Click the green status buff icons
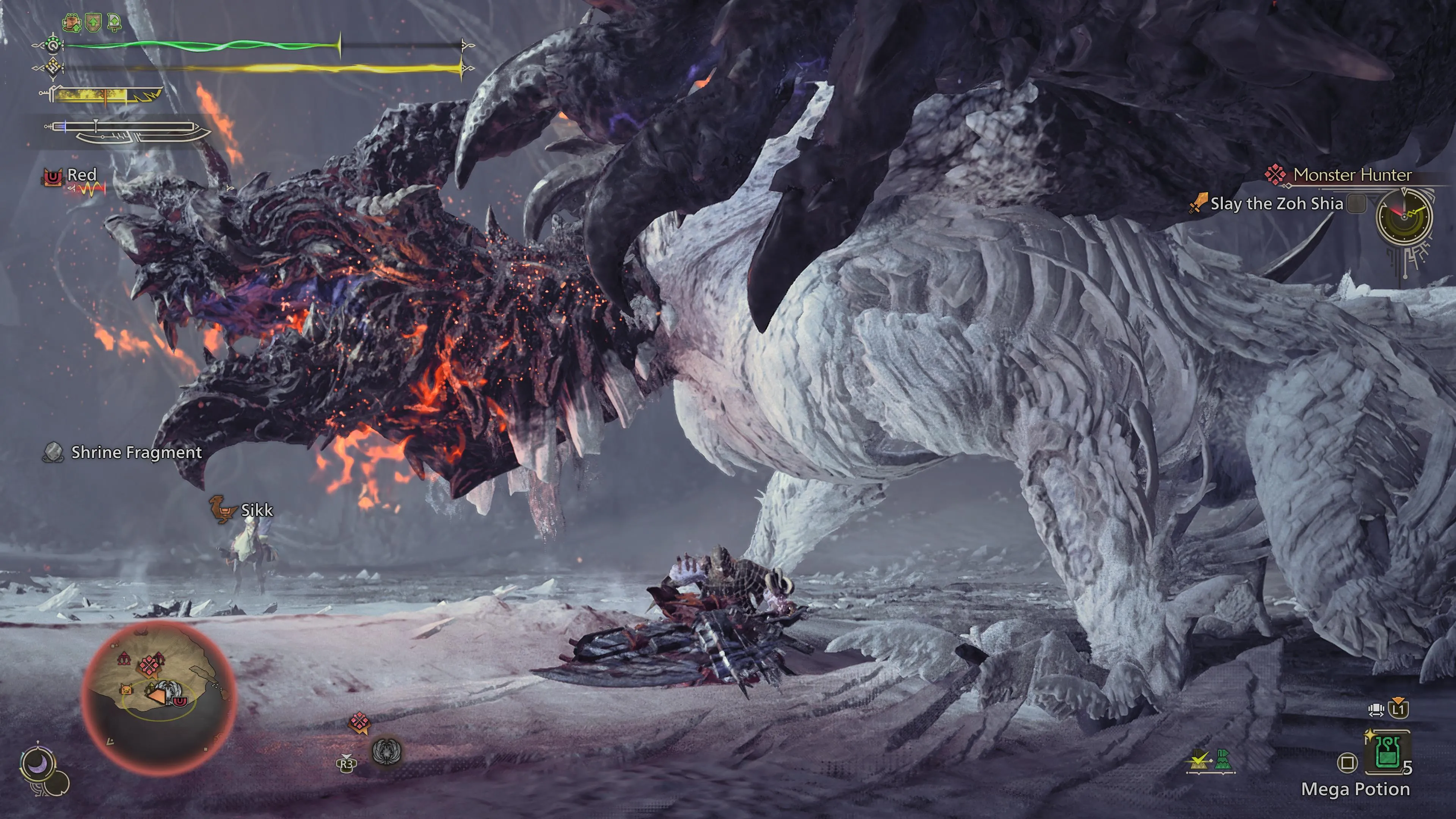The width and height of the screenshot is (1456, 819). pos(92,23)
